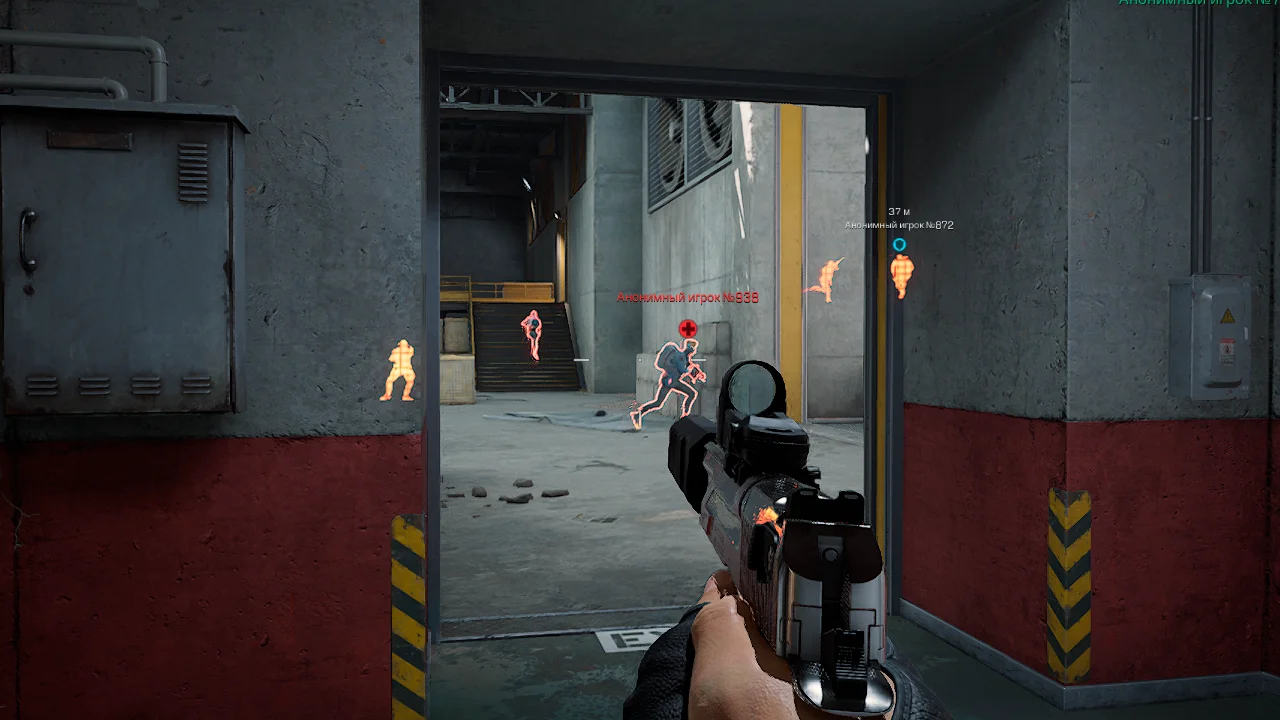Select the green teammate nametag at top right
1280x720 pixels.
click(1215, 5)
